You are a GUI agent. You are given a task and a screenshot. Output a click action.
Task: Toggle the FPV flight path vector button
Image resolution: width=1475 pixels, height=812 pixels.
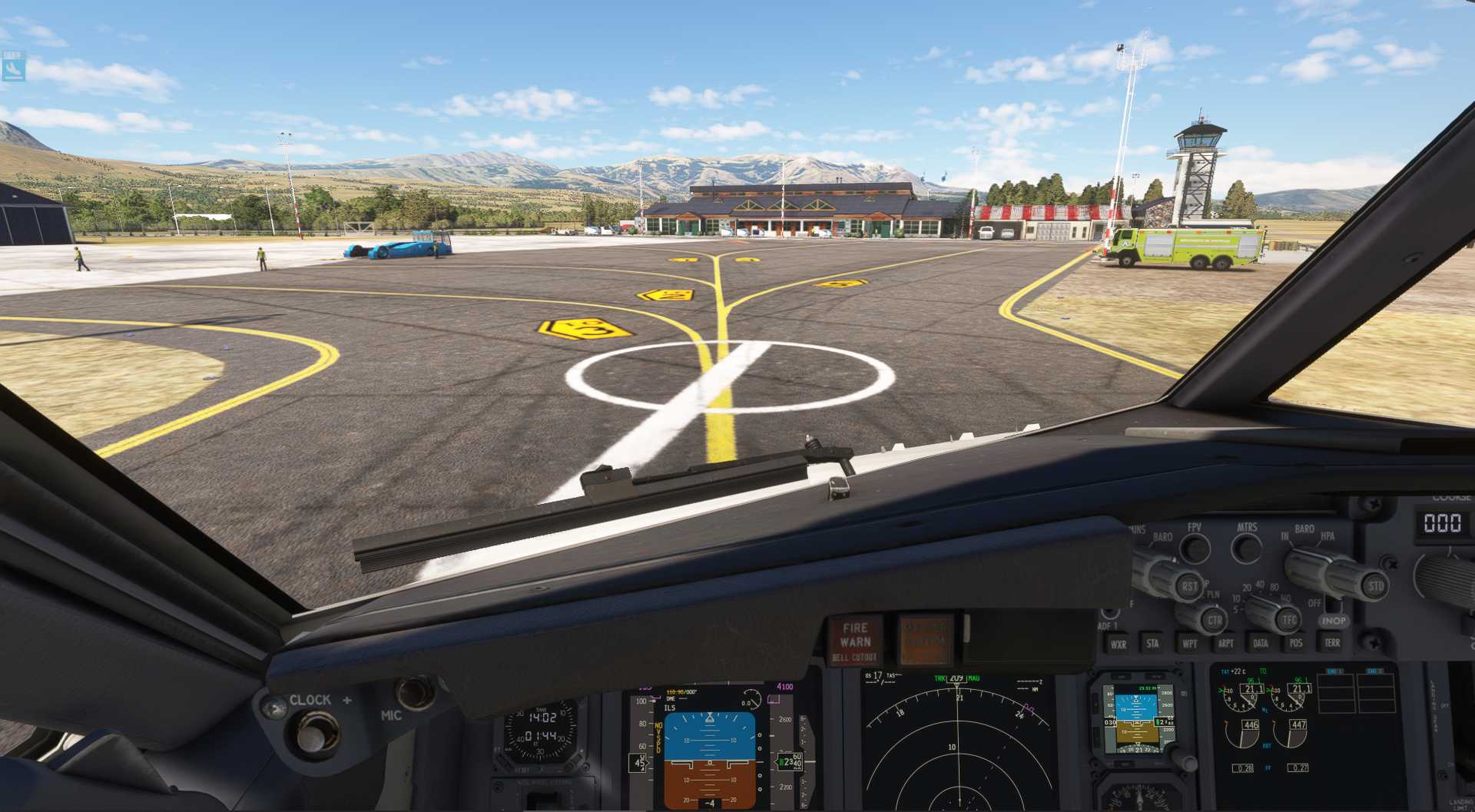[1195, 549]
